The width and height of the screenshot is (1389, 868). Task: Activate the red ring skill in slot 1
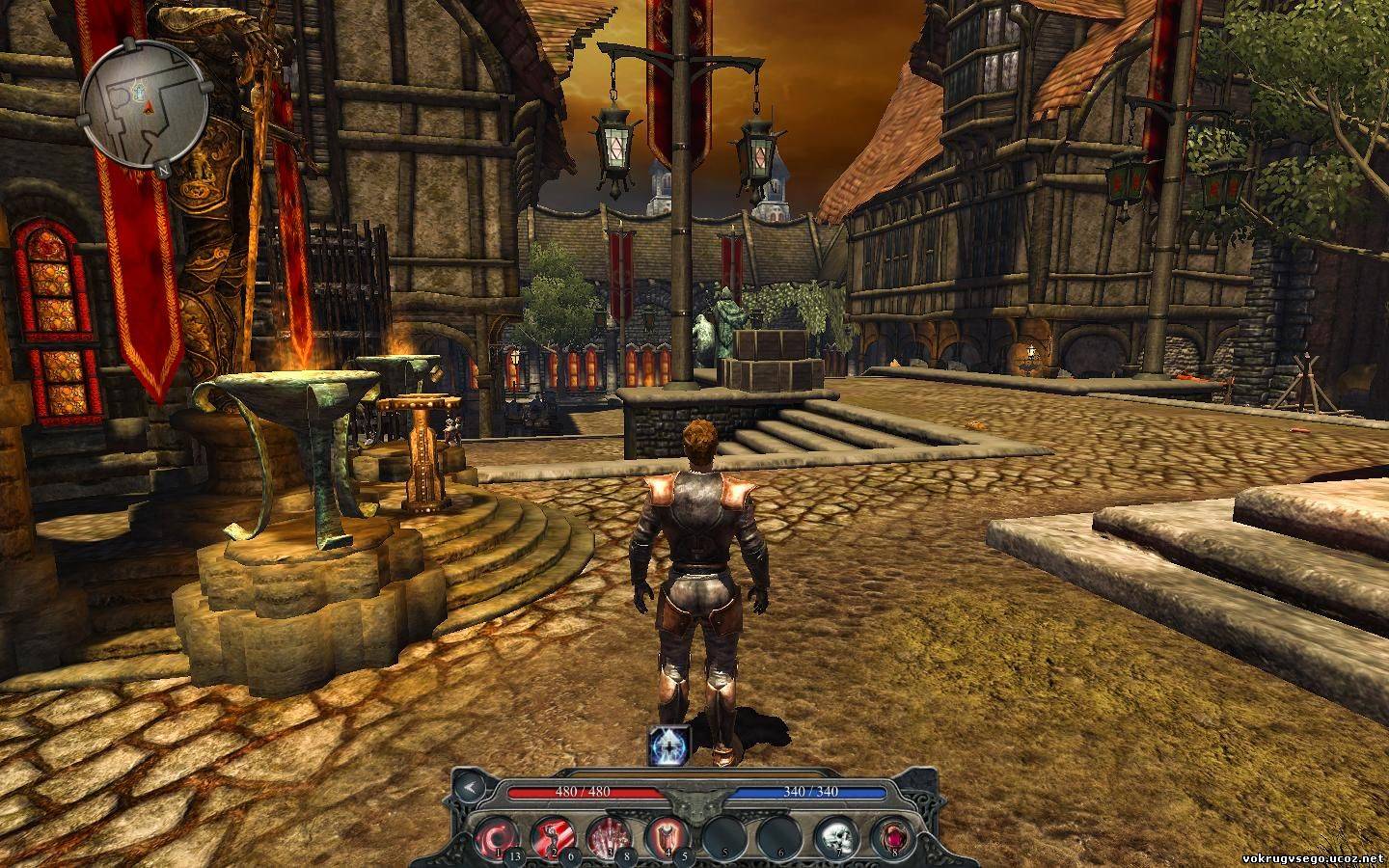[x=499, y=835]
